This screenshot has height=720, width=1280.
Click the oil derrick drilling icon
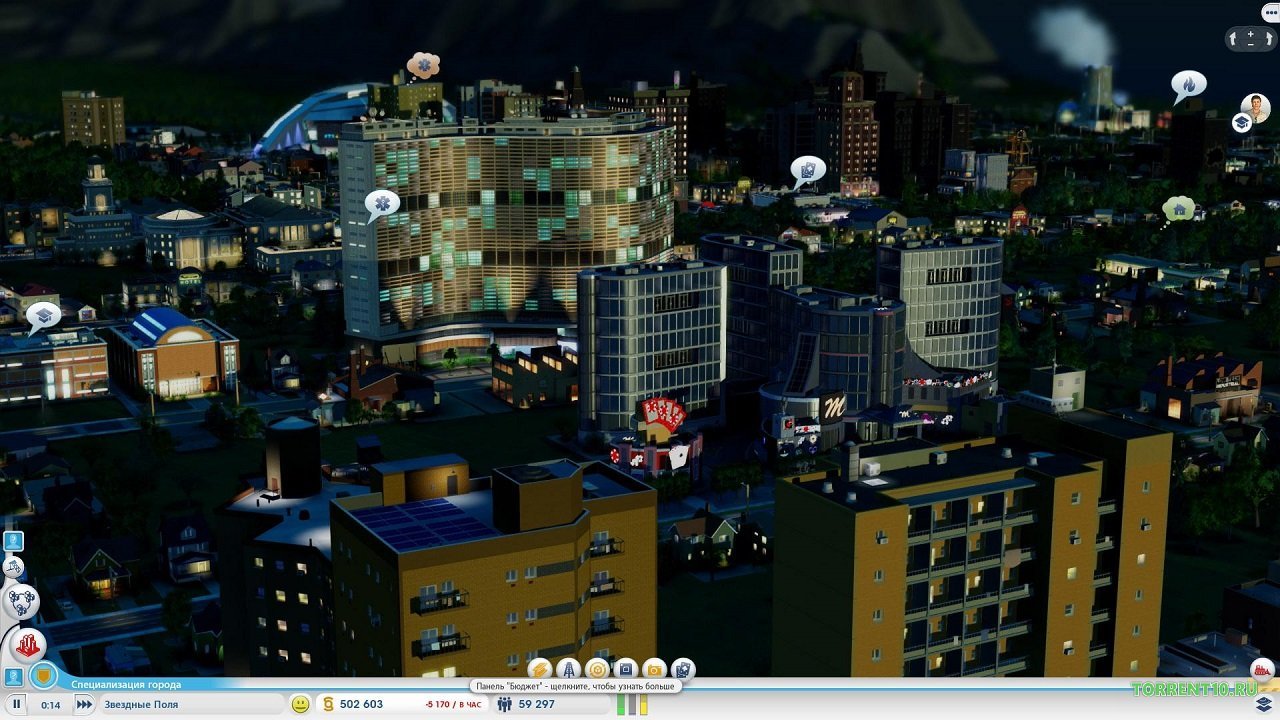568,670
